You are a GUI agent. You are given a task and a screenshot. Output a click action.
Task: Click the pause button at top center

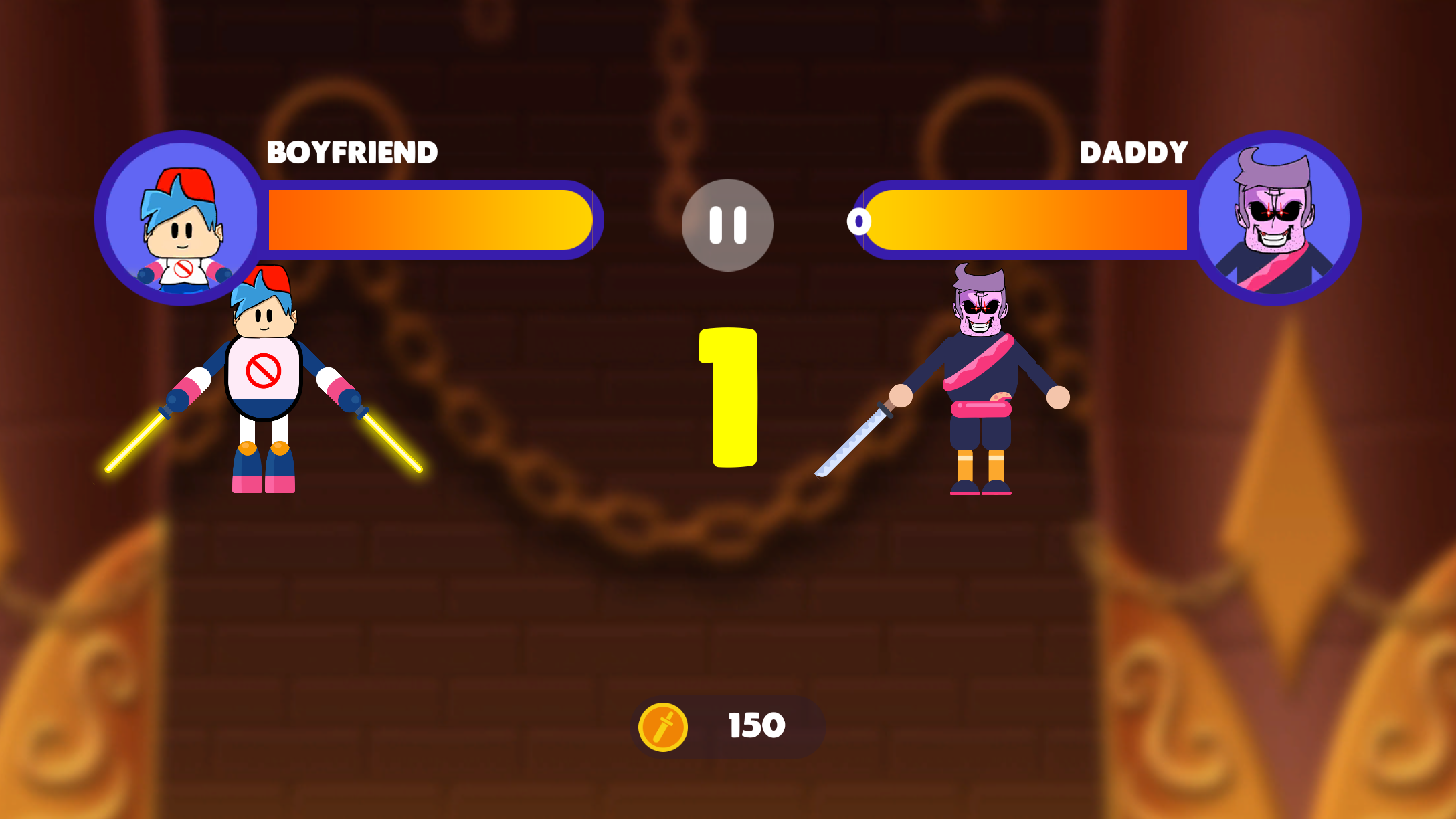pos(729,225)
